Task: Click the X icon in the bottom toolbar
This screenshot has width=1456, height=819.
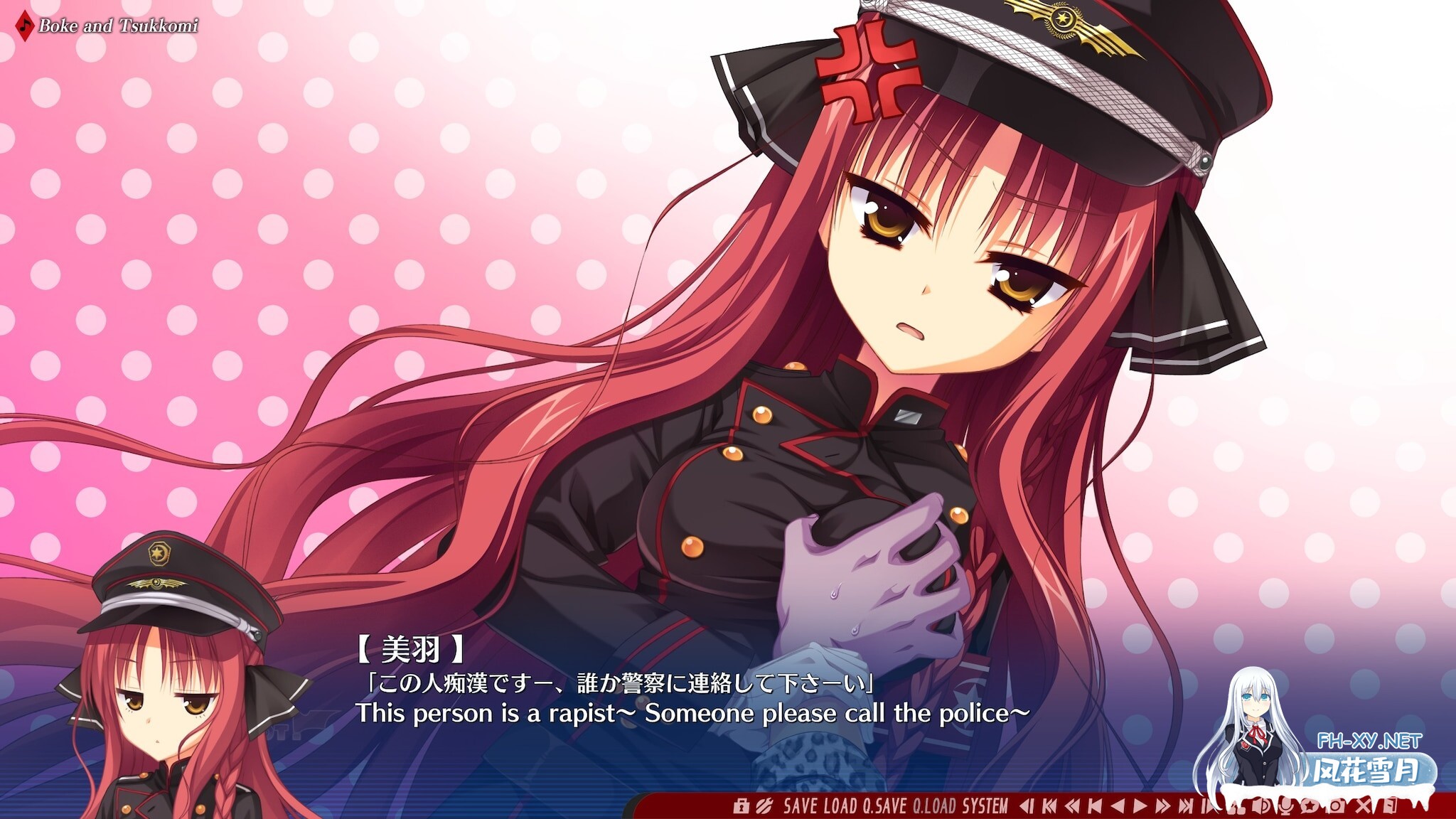Action: tap(1361, 806)
